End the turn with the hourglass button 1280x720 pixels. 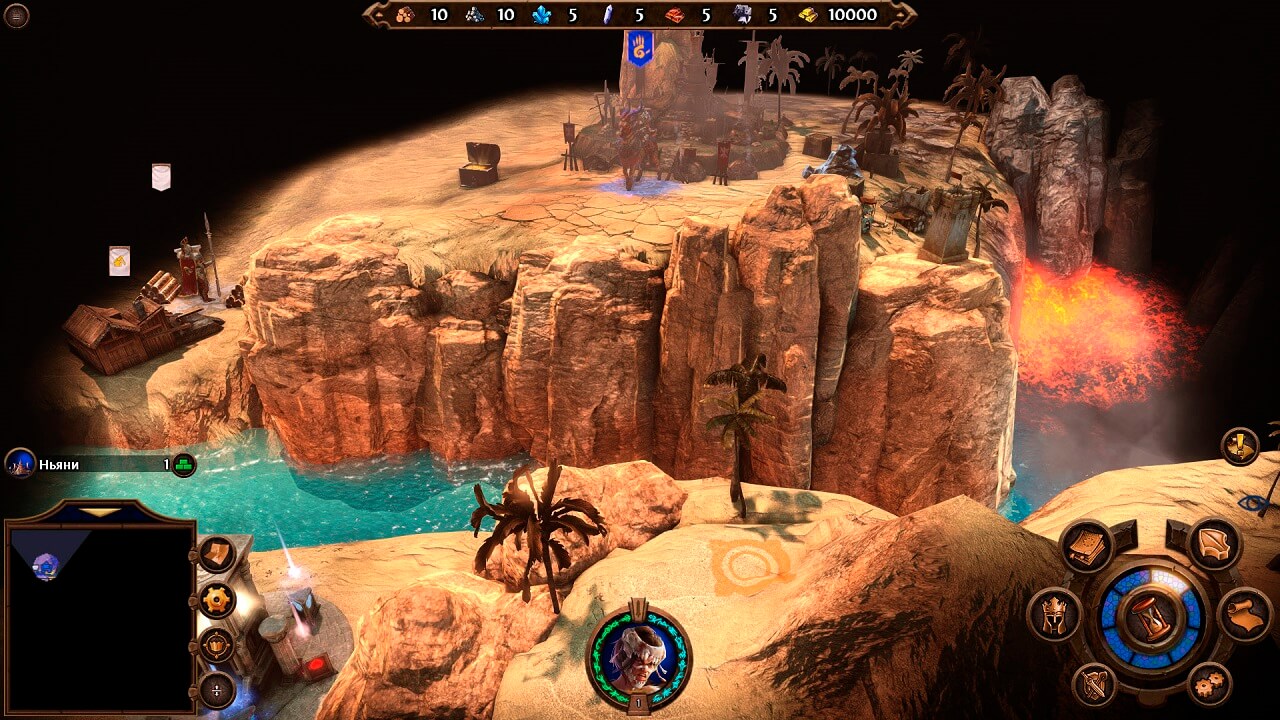click(1149, 617)
